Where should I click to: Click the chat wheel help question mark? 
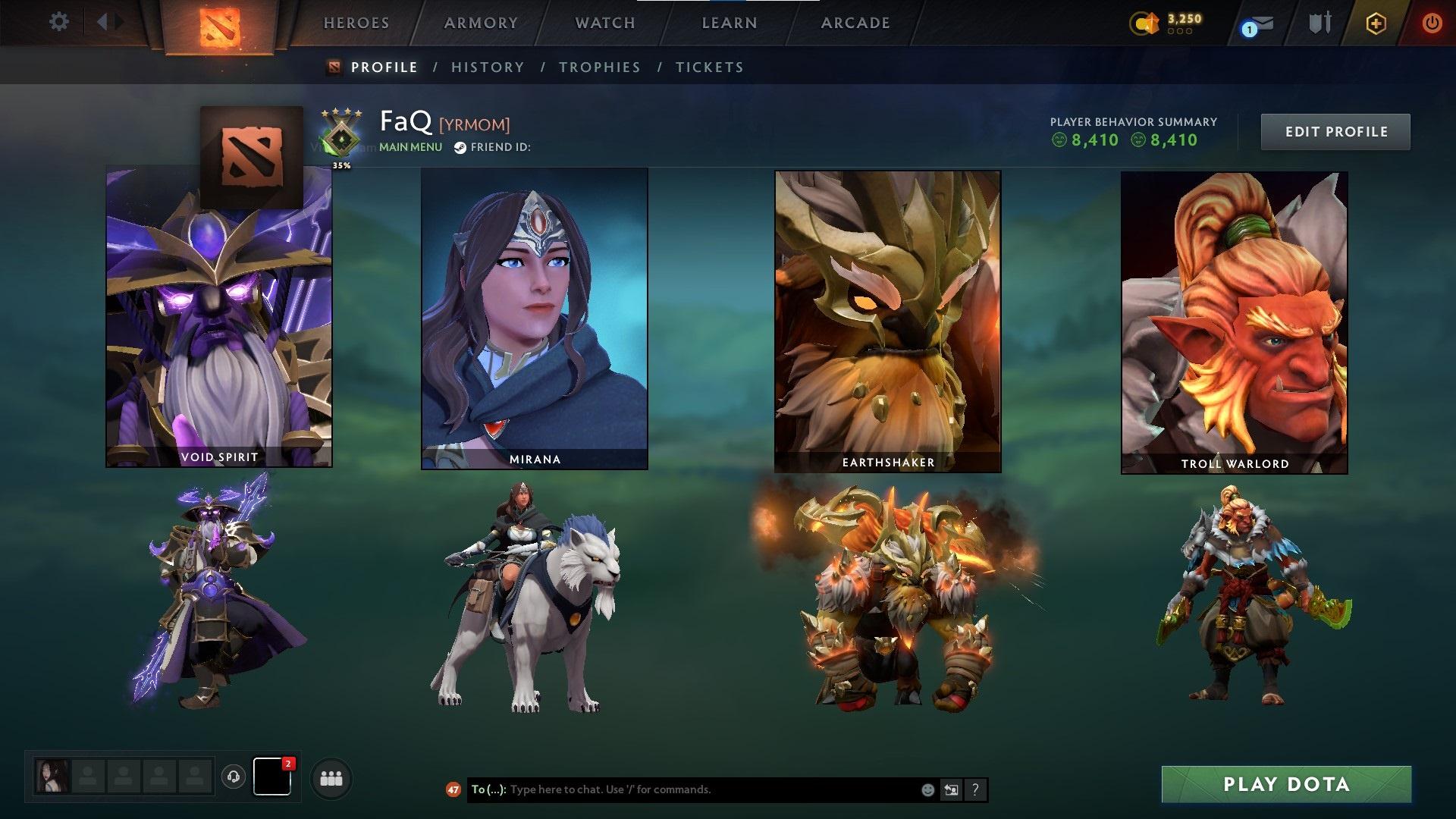click(975, 789)
